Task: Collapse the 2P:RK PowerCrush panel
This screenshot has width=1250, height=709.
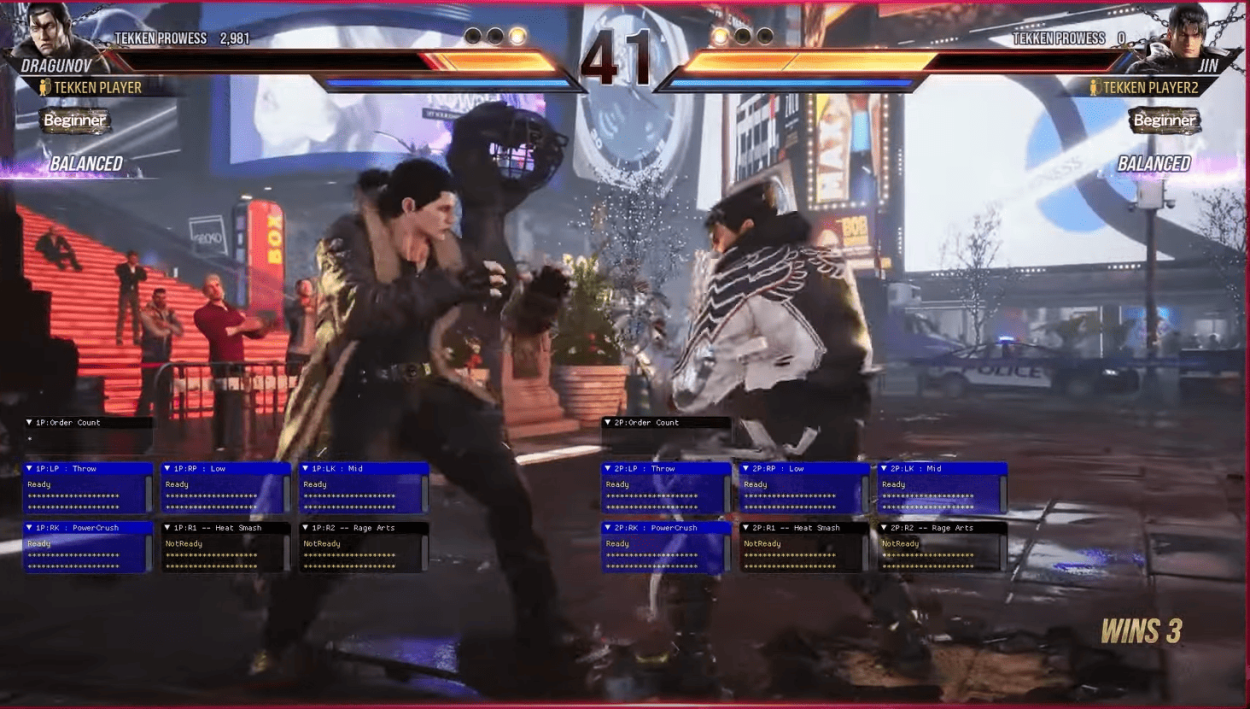Action: click(x=608, y=528)
